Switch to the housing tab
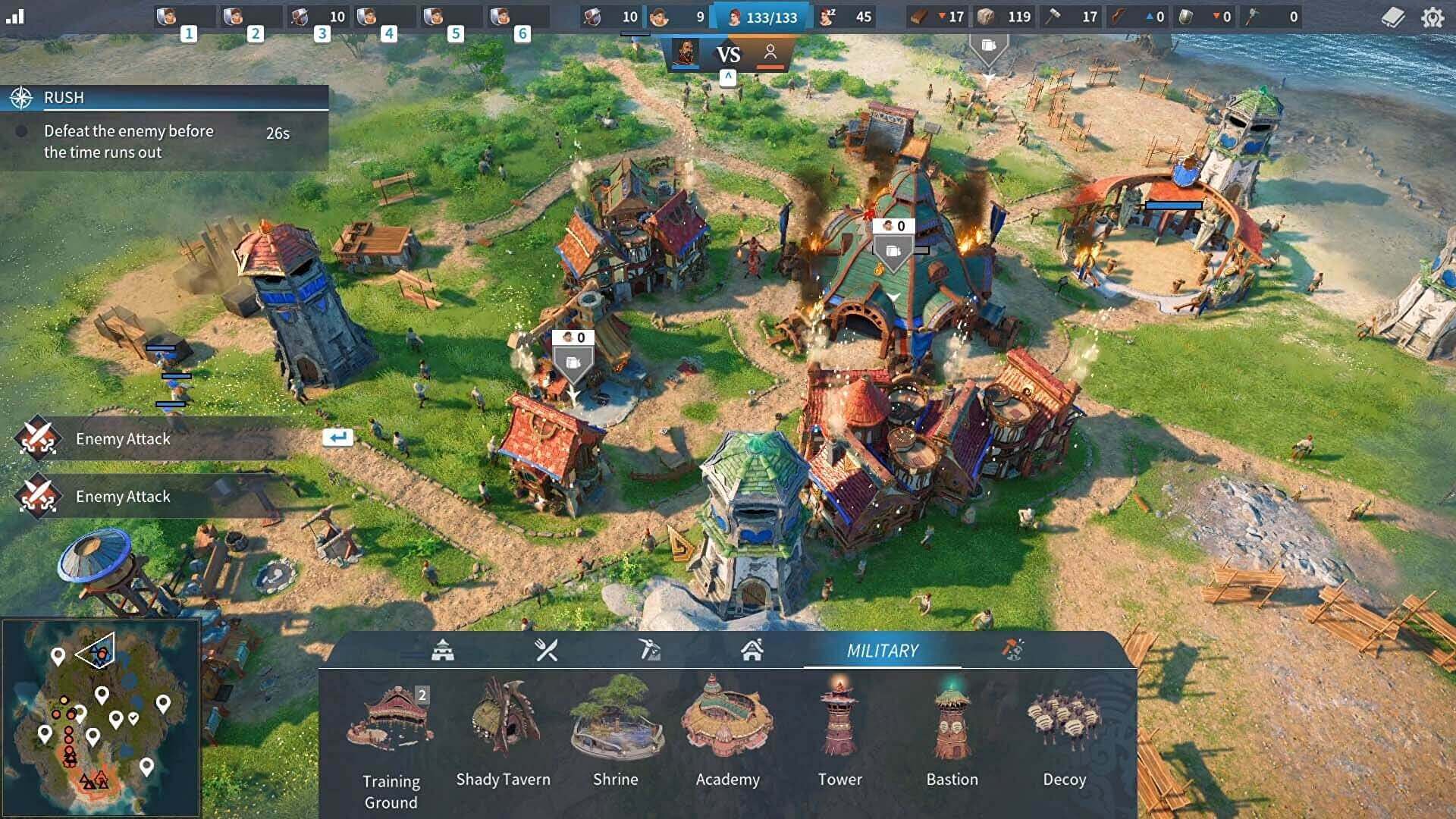The width and height of the screenshot is (1456, 819). click(x=752, y=650)
